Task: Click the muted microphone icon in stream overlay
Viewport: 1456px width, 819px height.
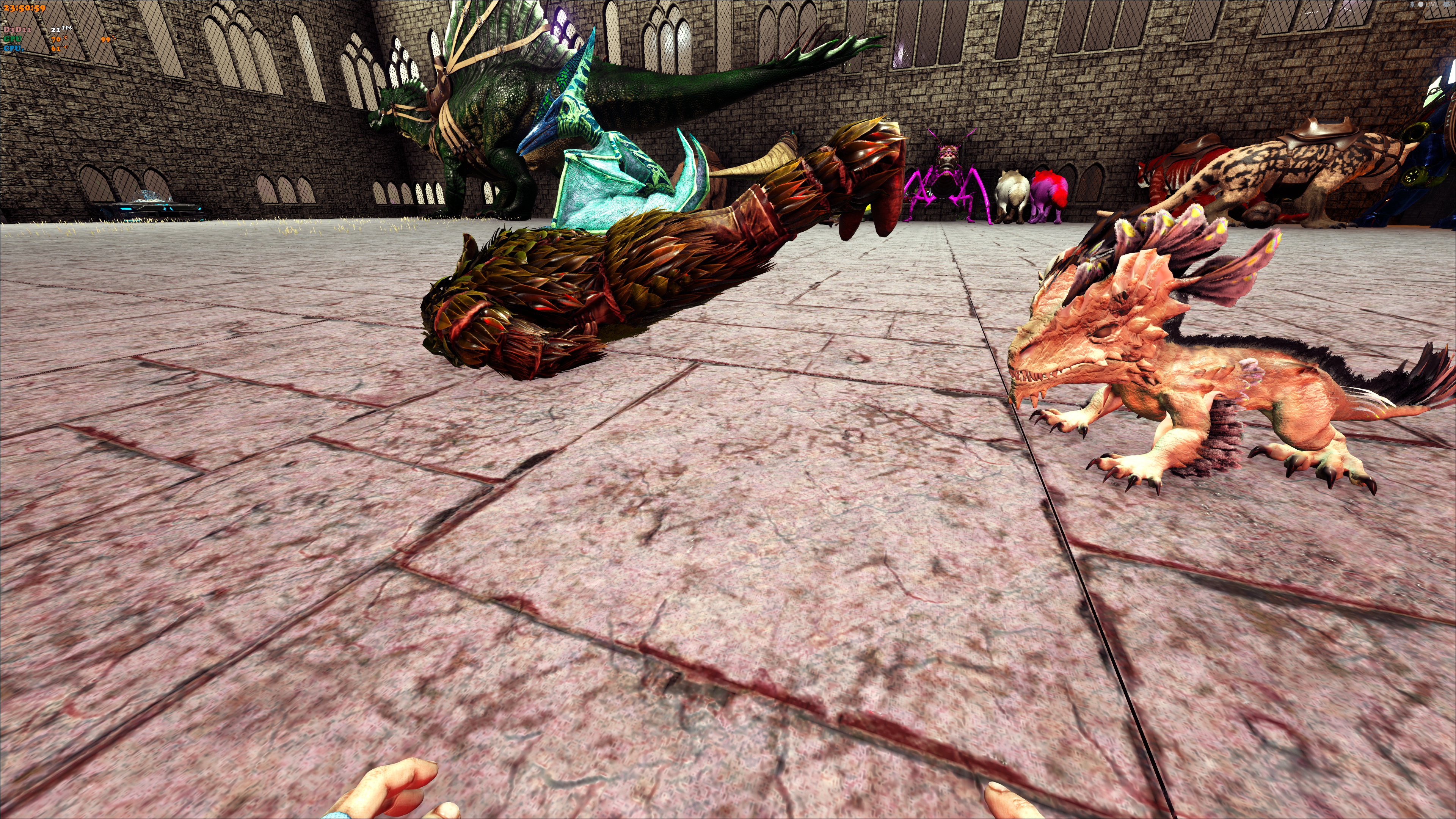Action: [1412, 5]
